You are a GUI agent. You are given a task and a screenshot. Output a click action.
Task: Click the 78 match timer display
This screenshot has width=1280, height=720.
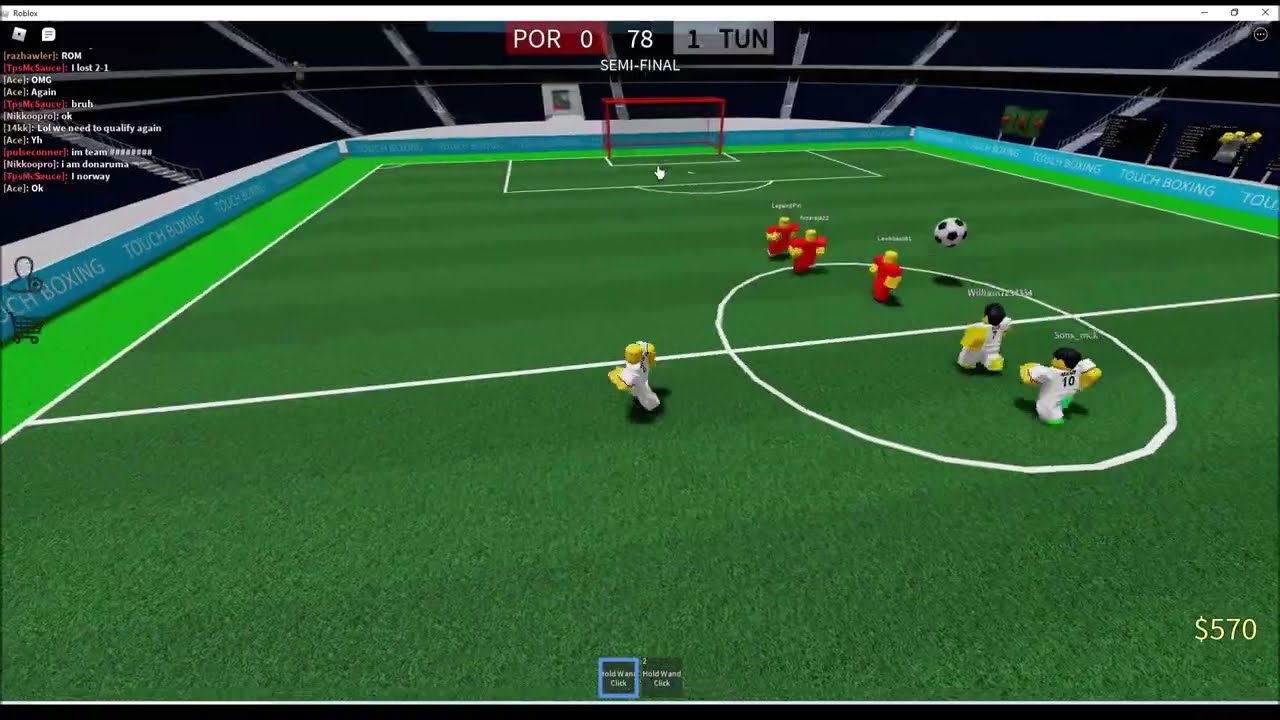coord(638,40)
